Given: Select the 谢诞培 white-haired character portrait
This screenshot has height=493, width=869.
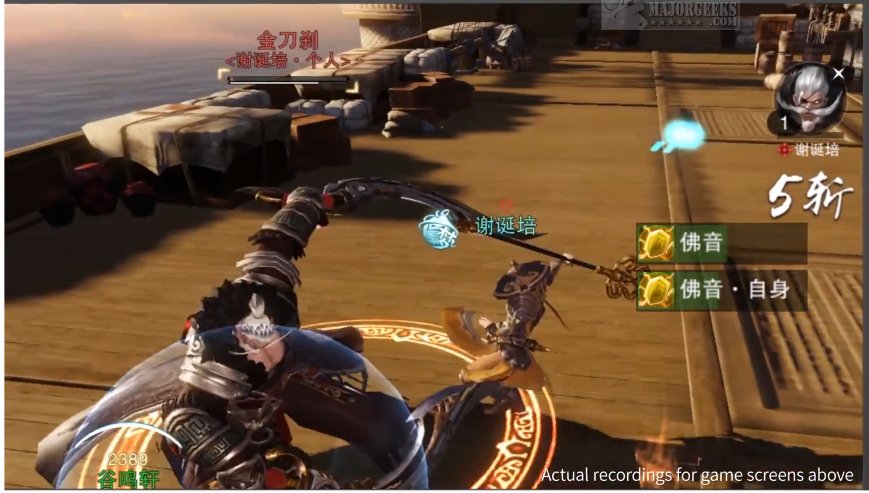Looking at the screenshot, I should 811,100.
